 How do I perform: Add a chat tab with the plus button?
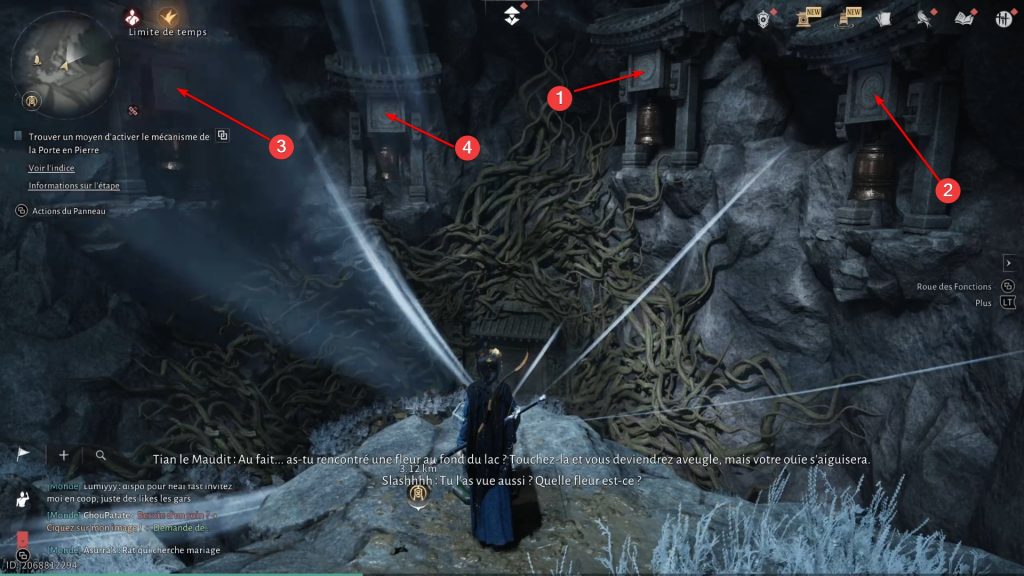click(64, 455)
